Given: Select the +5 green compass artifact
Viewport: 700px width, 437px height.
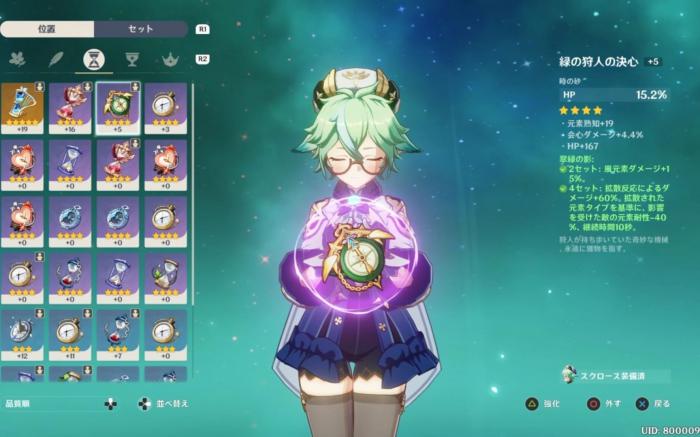Looking at the screenshot, I should pos(117,107).
